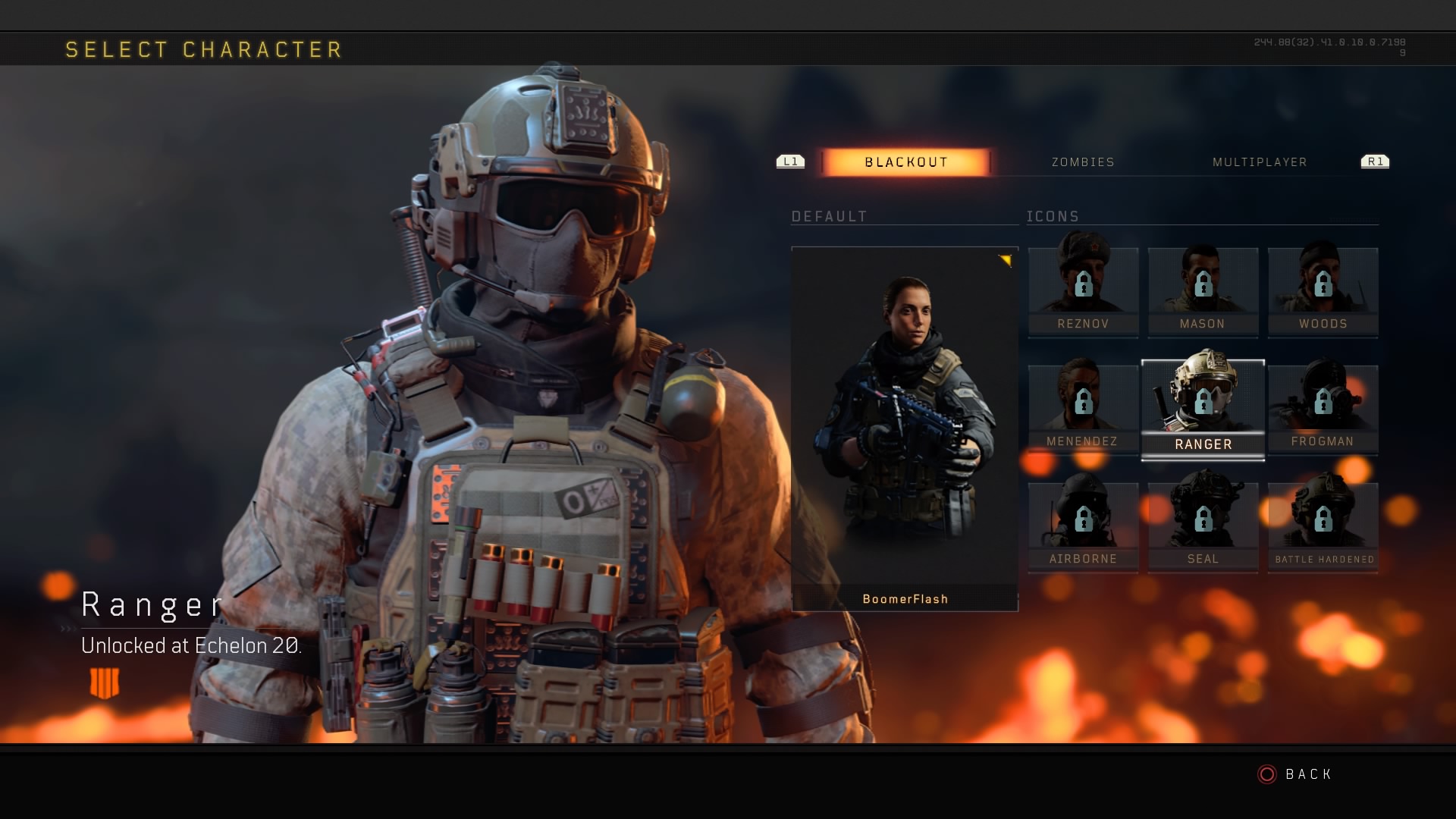Image resolution: width=1456 pixels, height=819 pixels.
Task: Select the Frogman character tile
Action: tap(1323, 409)
